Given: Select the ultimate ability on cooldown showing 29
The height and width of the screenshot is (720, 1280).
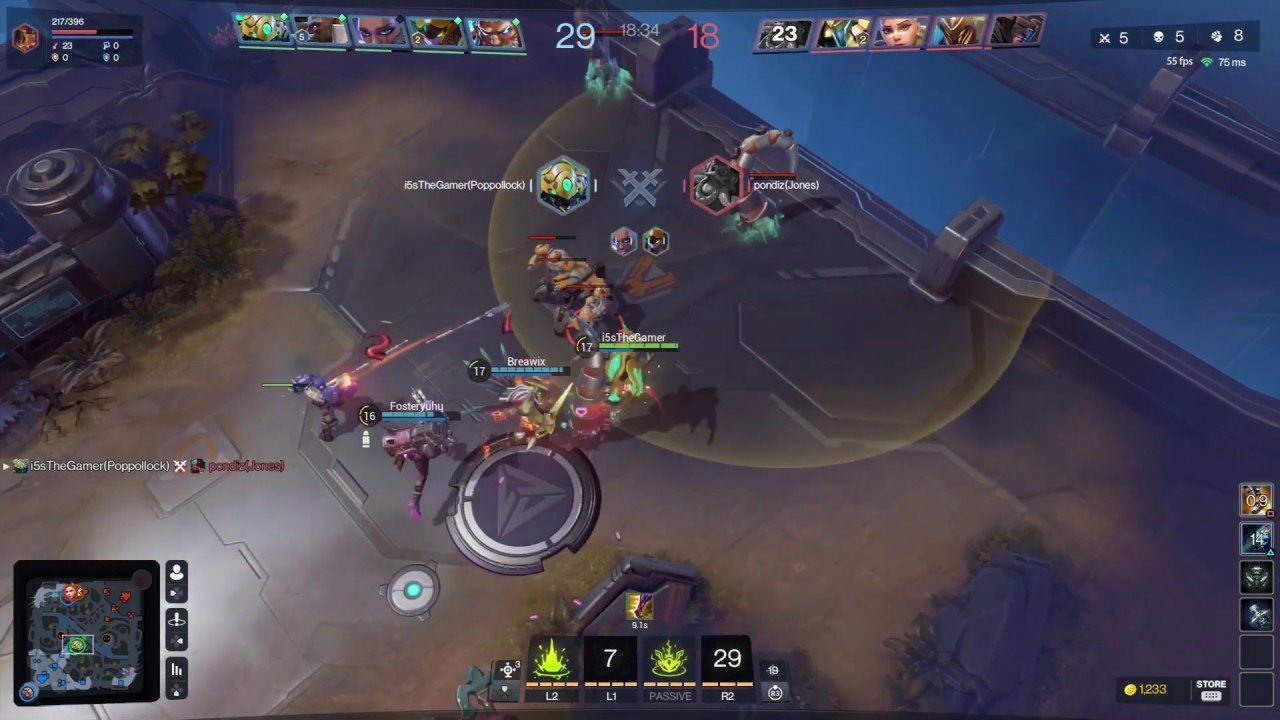Looking at the screenshot, I should pyautogui.click(x=727, y=660).
